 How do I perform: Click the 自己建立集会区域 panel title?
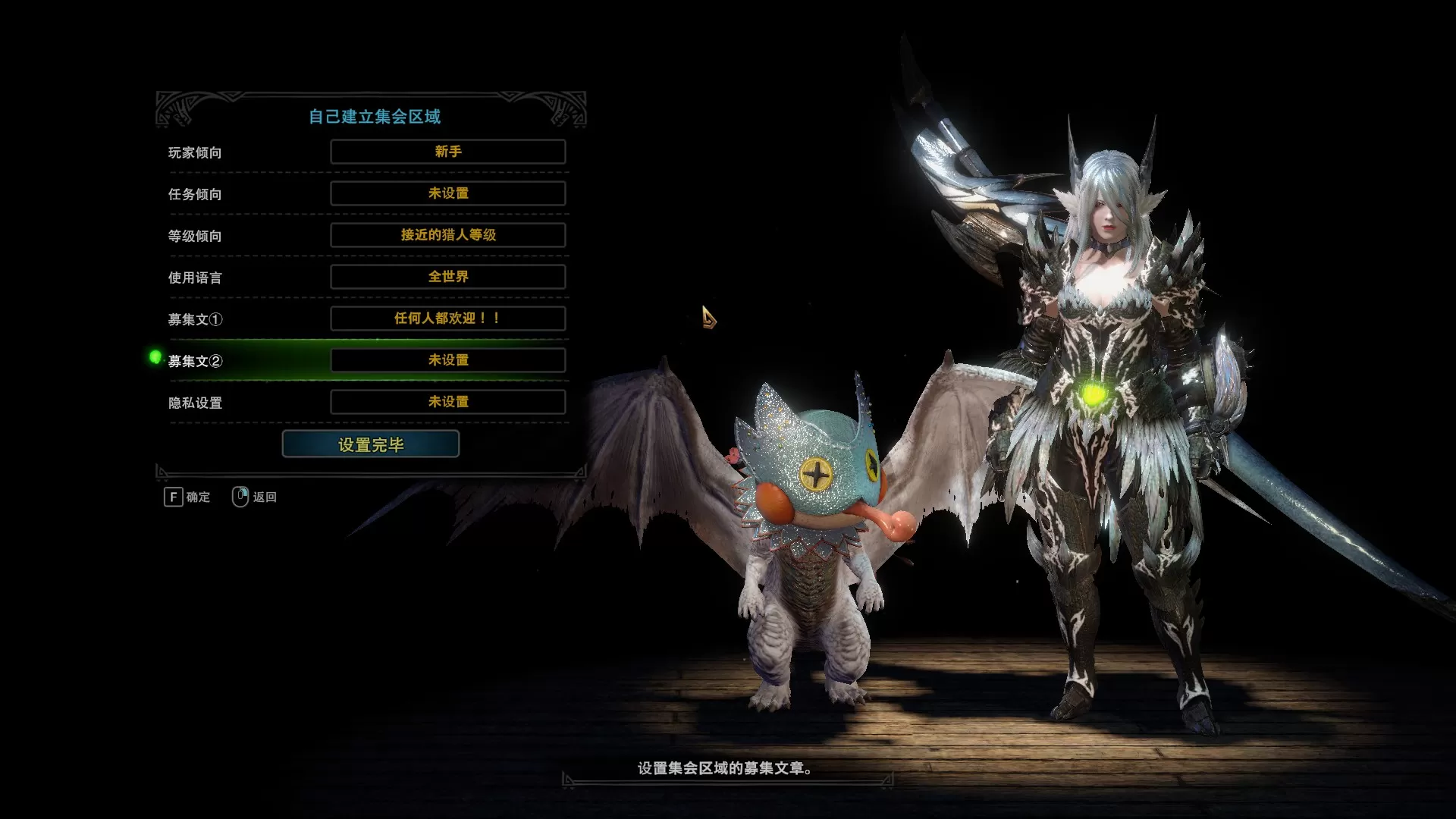click(374, 116)
